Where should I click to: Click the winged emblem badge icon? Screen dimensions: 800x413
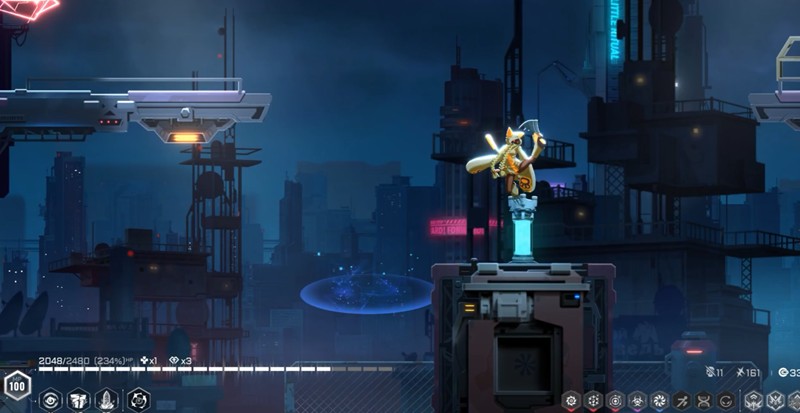point(754,400)
